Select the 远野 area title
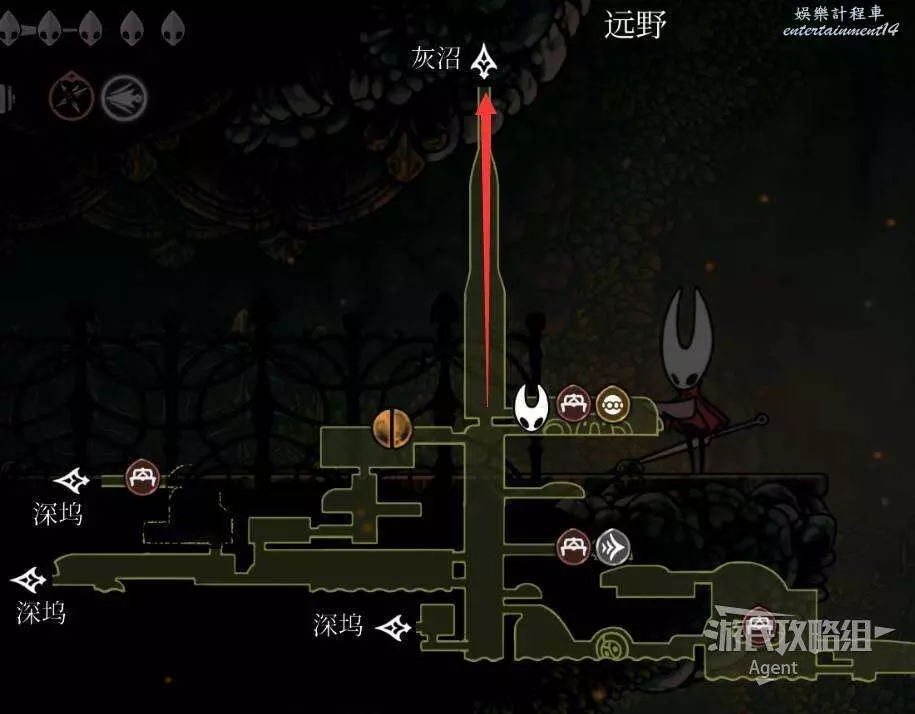Image resolution: width=915 pixels, height=714 pixels. (635, 26)
